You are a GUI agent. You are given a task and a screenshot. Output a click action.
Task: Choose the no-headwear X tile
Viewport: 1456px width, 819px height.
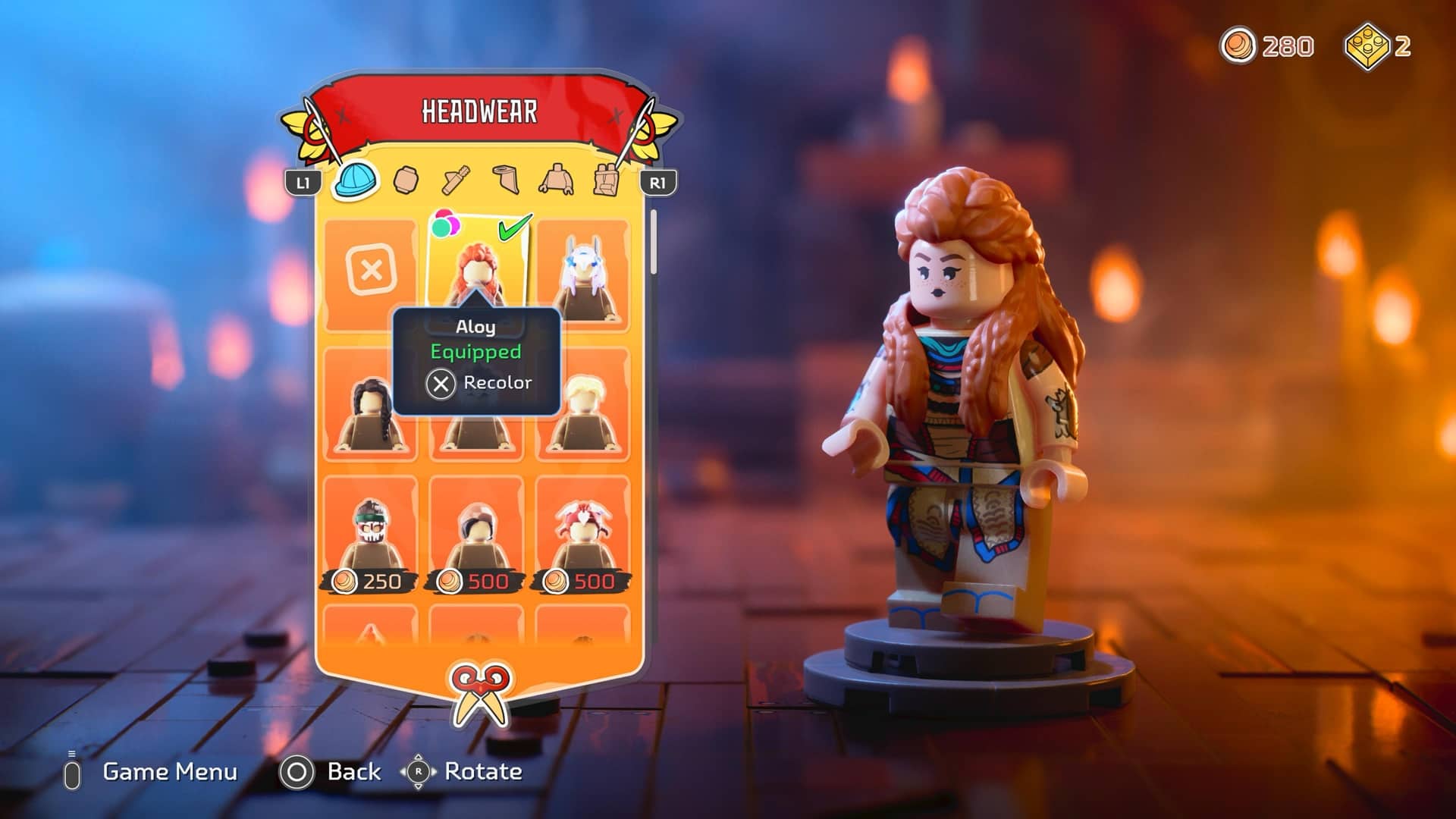pyautogui.click(x=371, y=271)
